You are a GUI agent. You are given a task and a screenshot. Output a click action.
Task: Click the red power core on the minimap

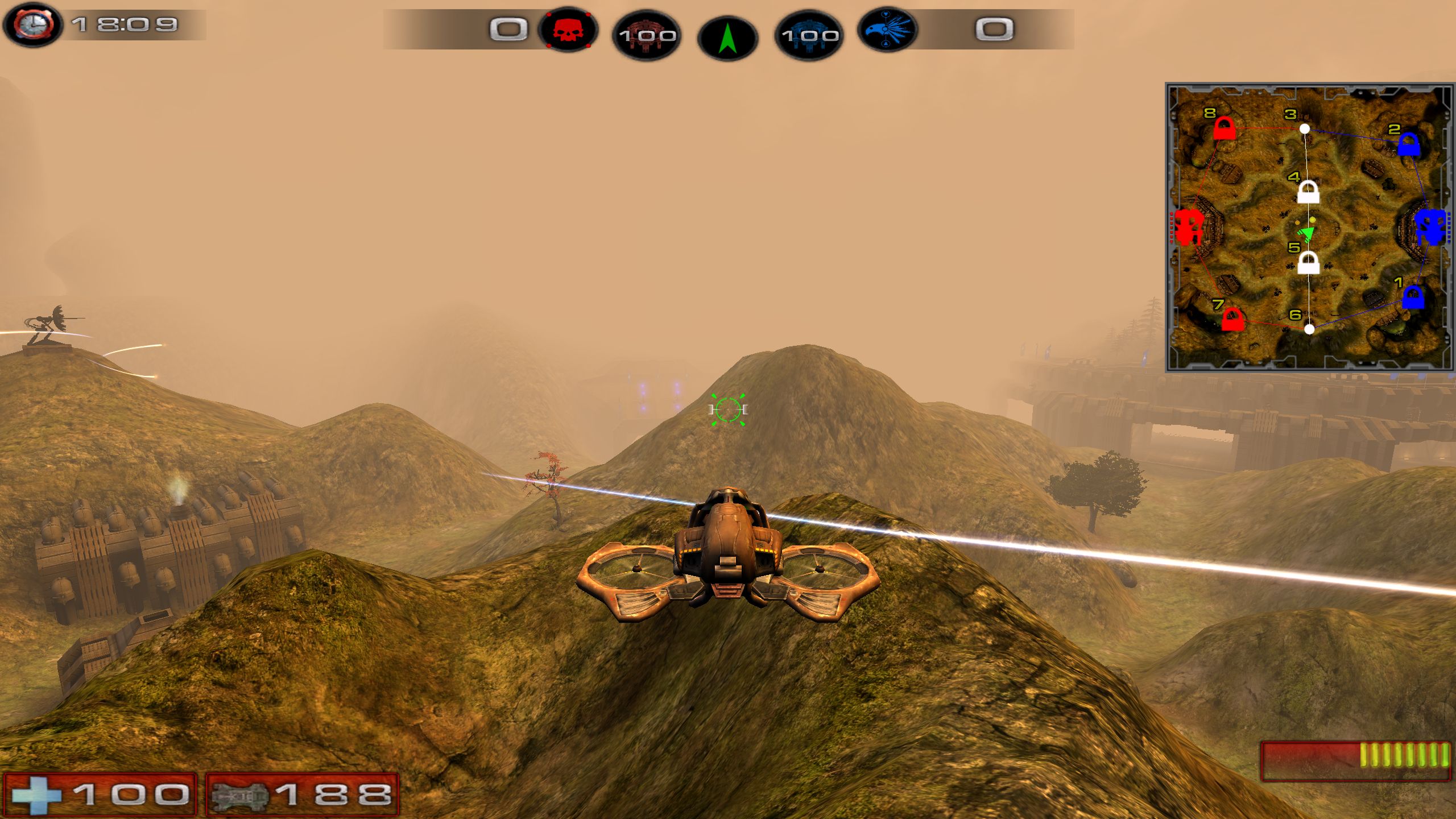pos(1188,226)
